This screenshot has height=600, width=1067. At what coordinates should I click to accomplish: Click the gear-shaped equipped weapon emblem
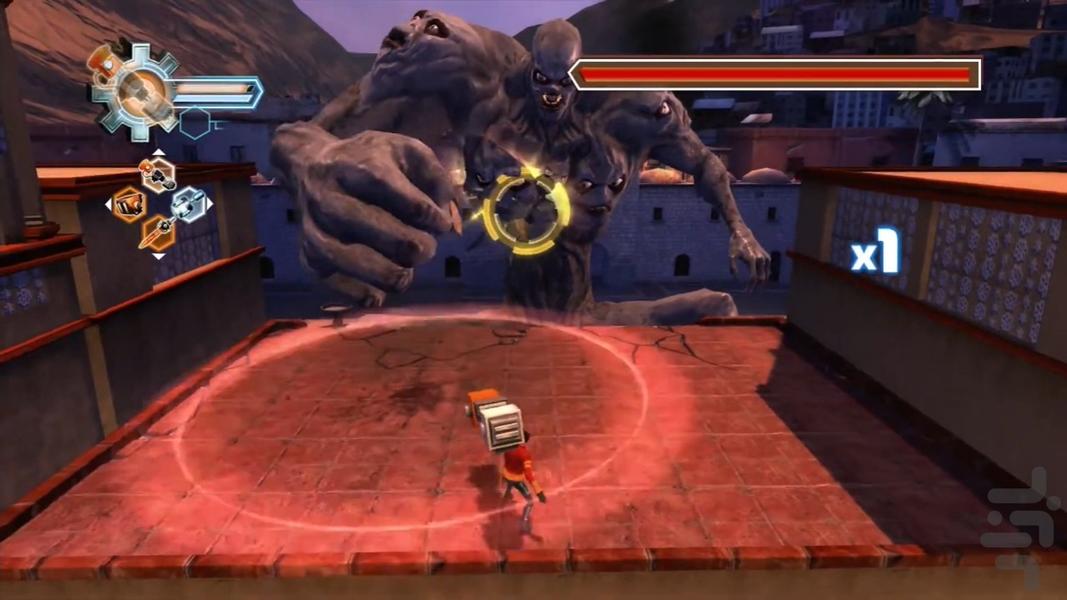(134, 88)
